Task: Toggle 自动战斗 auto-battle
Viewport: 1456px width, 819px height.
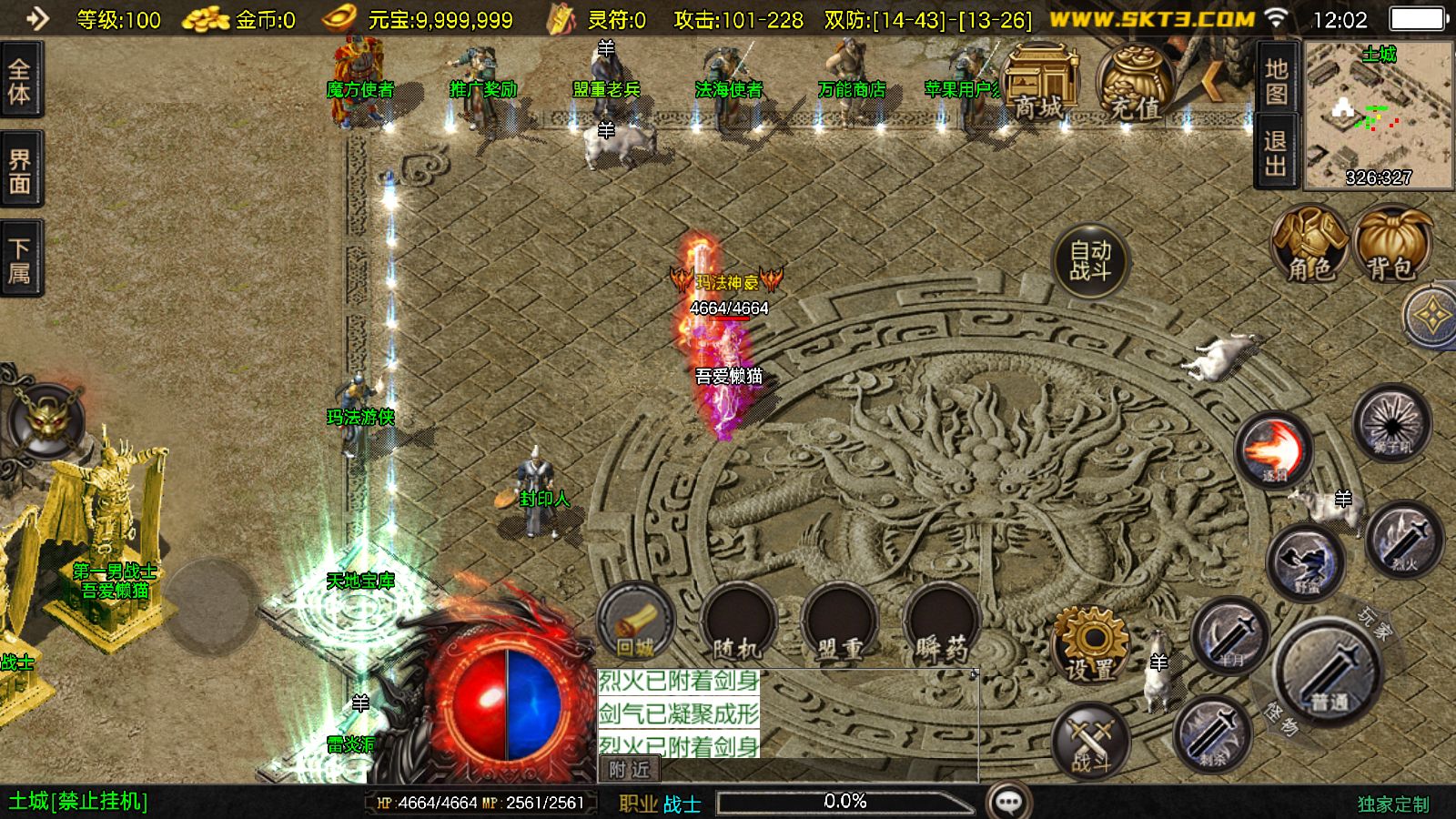Action: 1089,261
